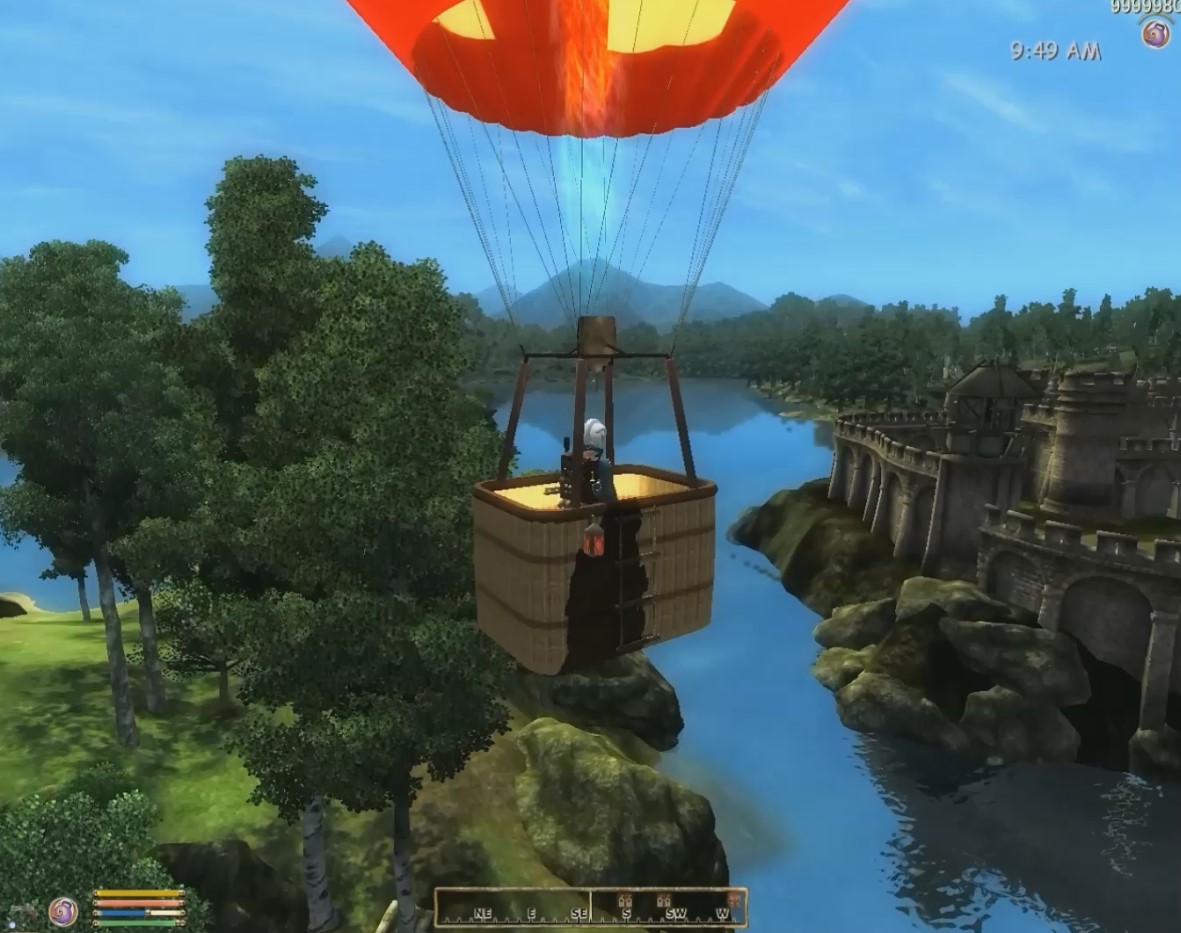This screenshot has height=933, width=1181.
Task: Click the compass direction bar
Action: click(590, 907)
